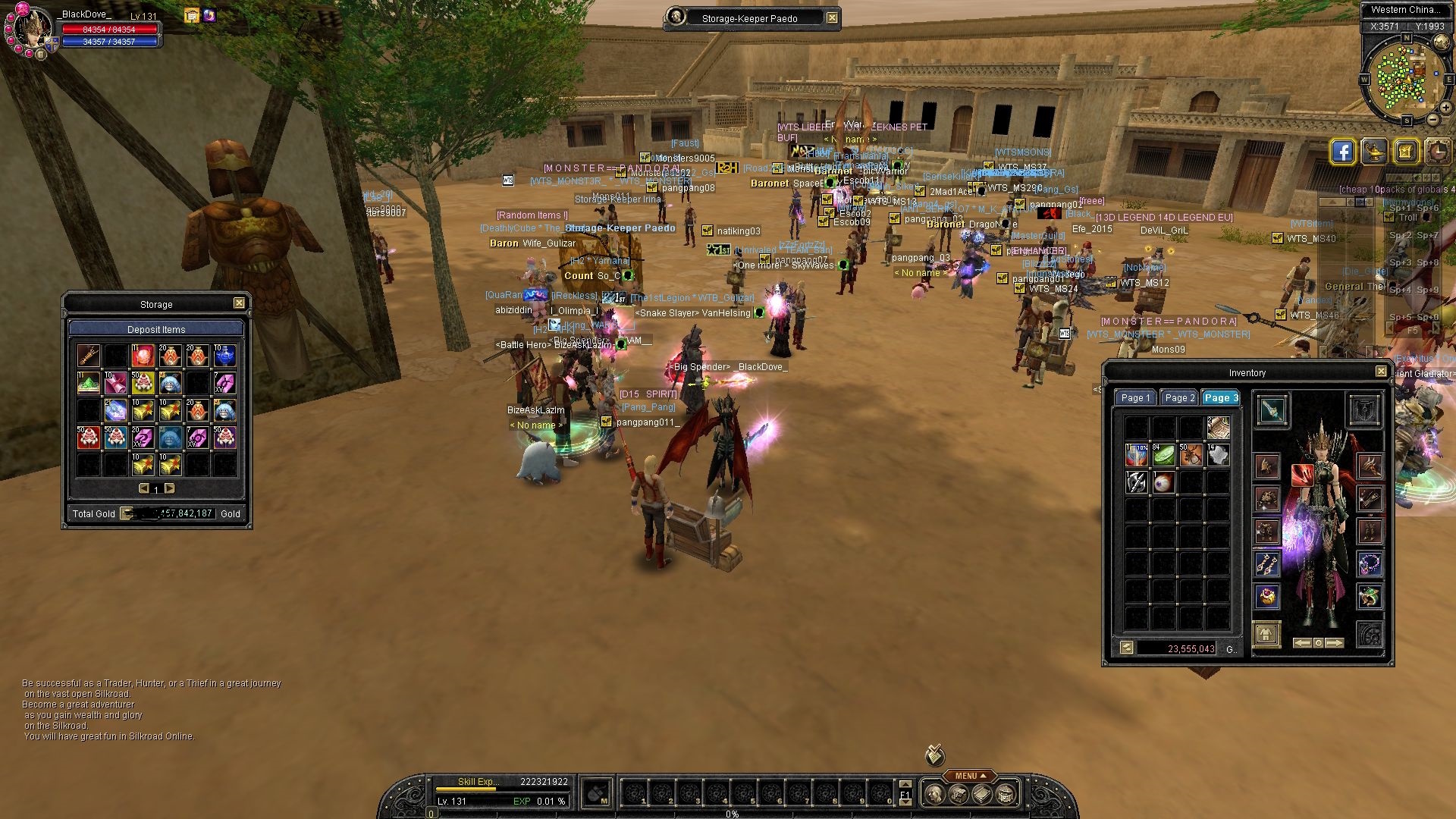The image size is (1456, 819).
Task: Select the green leaf item stack of 84
Action: point(1163,455)
